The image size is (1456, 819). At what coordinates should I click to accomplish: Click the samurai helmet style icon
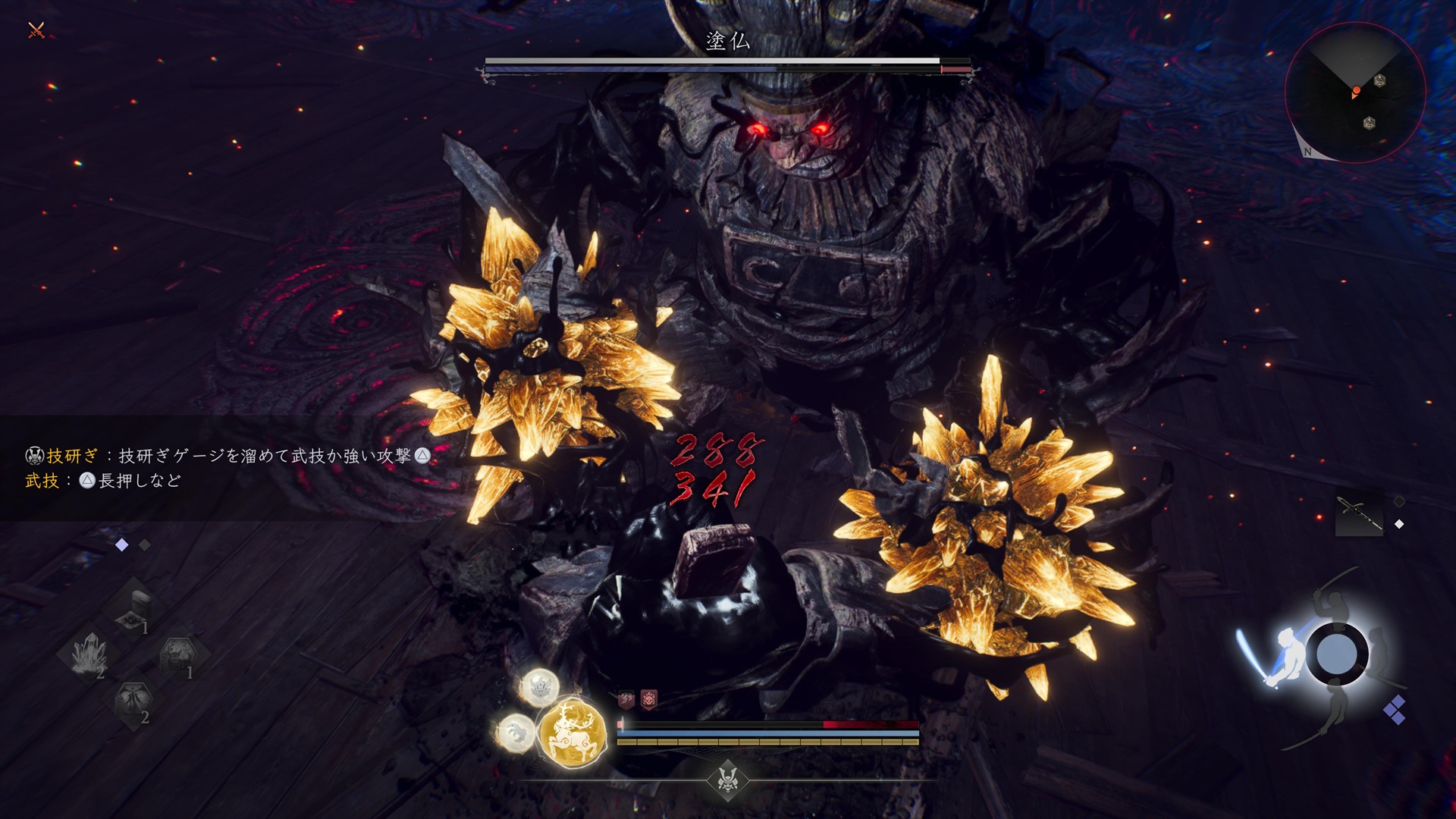(728, 779)
